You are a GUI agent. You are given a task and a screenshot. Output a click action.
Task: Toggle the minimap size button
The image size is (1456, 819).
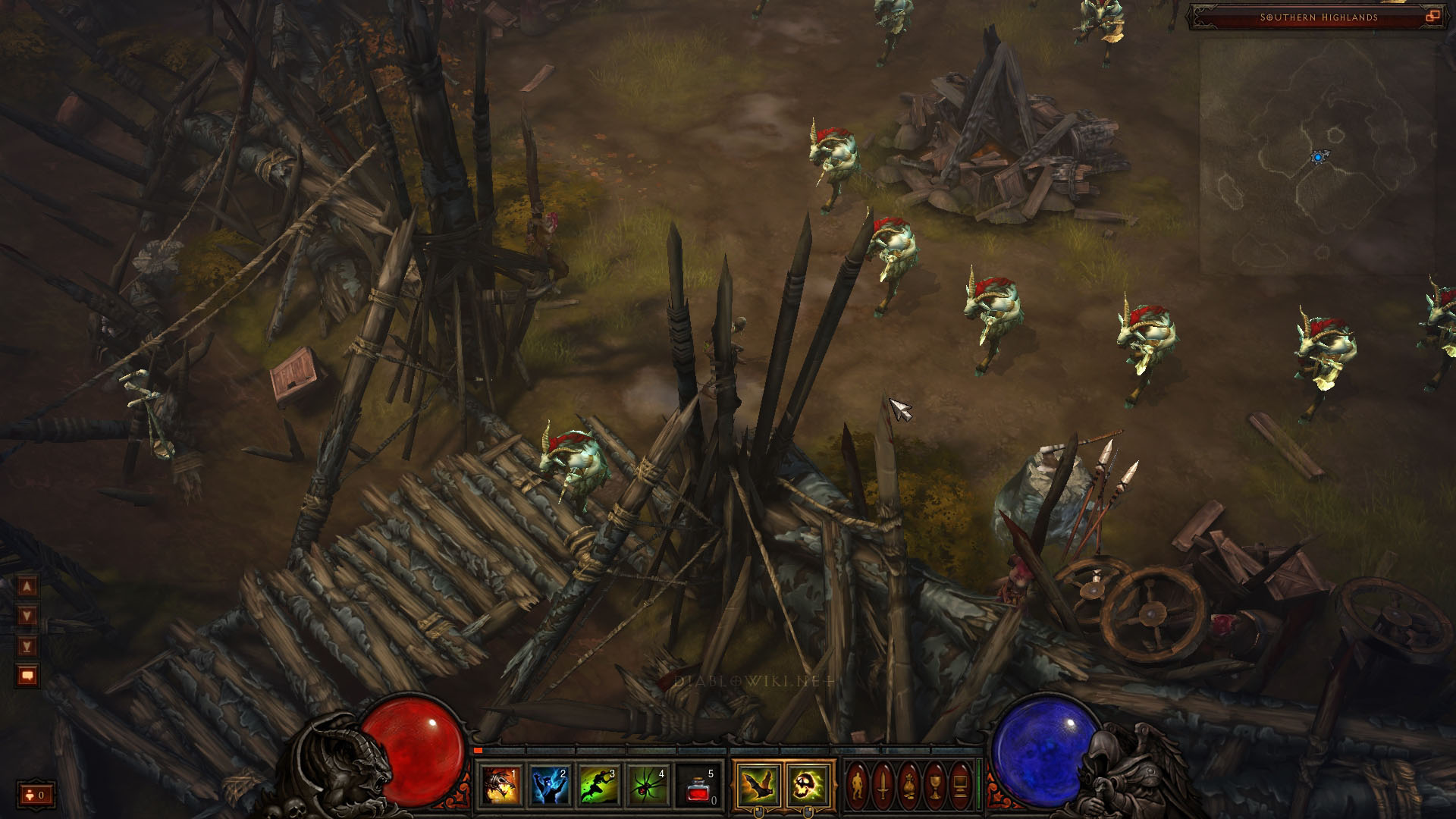point(1432,16)
